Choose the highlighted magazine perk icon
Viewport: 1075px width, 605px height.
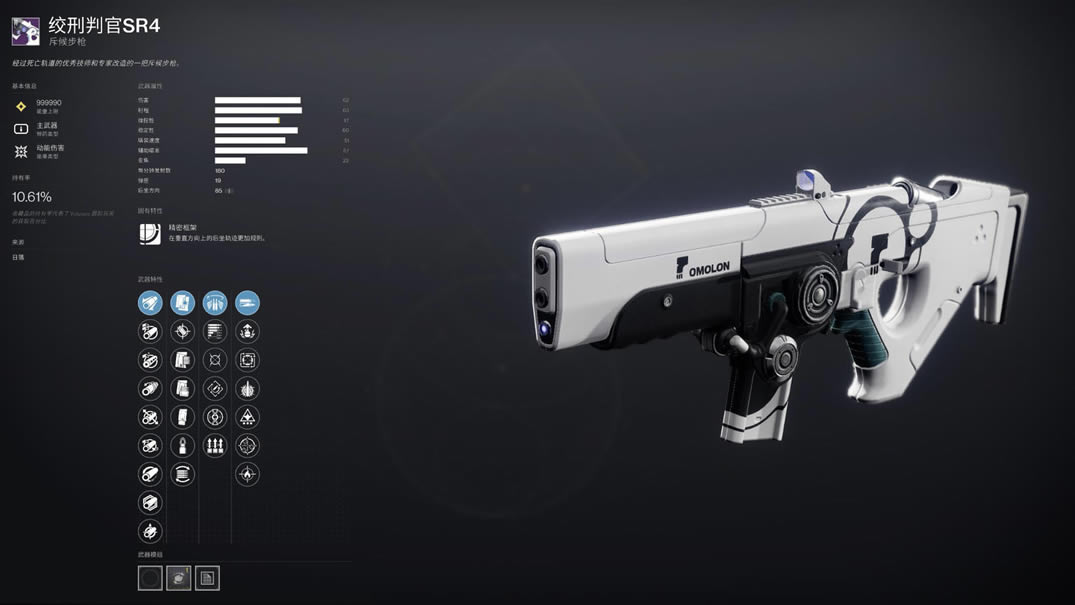click(182, 302)
